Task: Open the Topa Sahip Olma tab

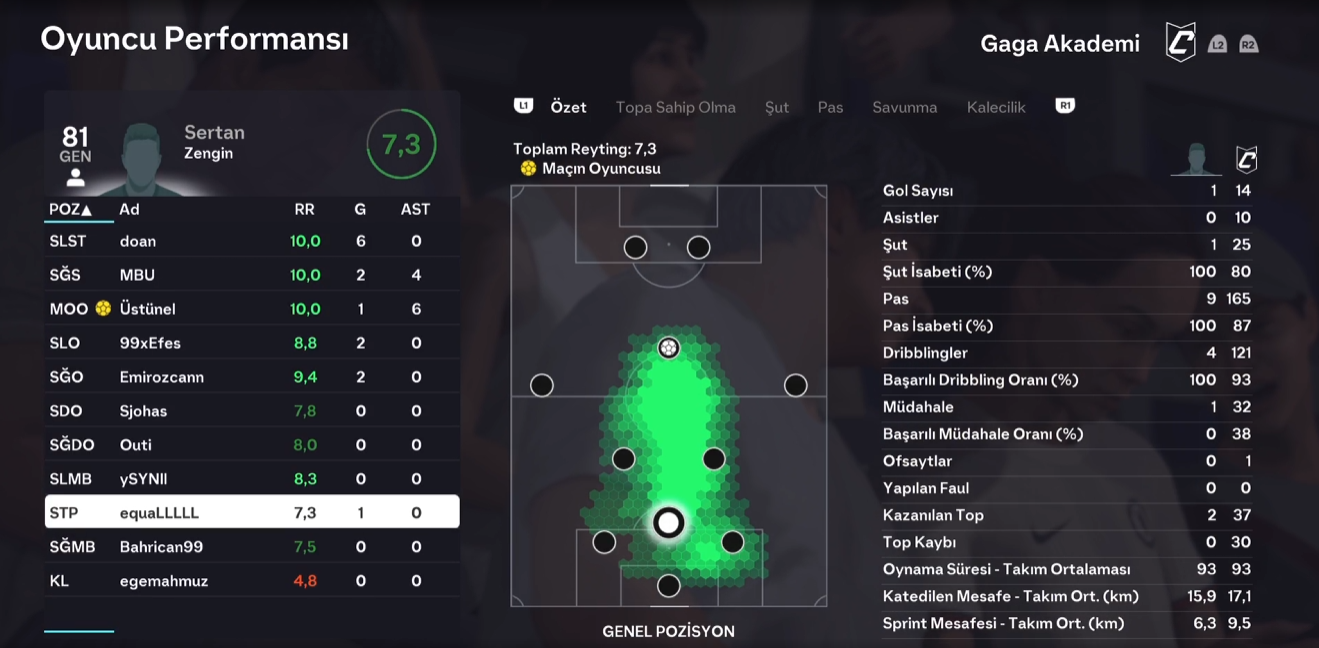Action: (675, 107)
